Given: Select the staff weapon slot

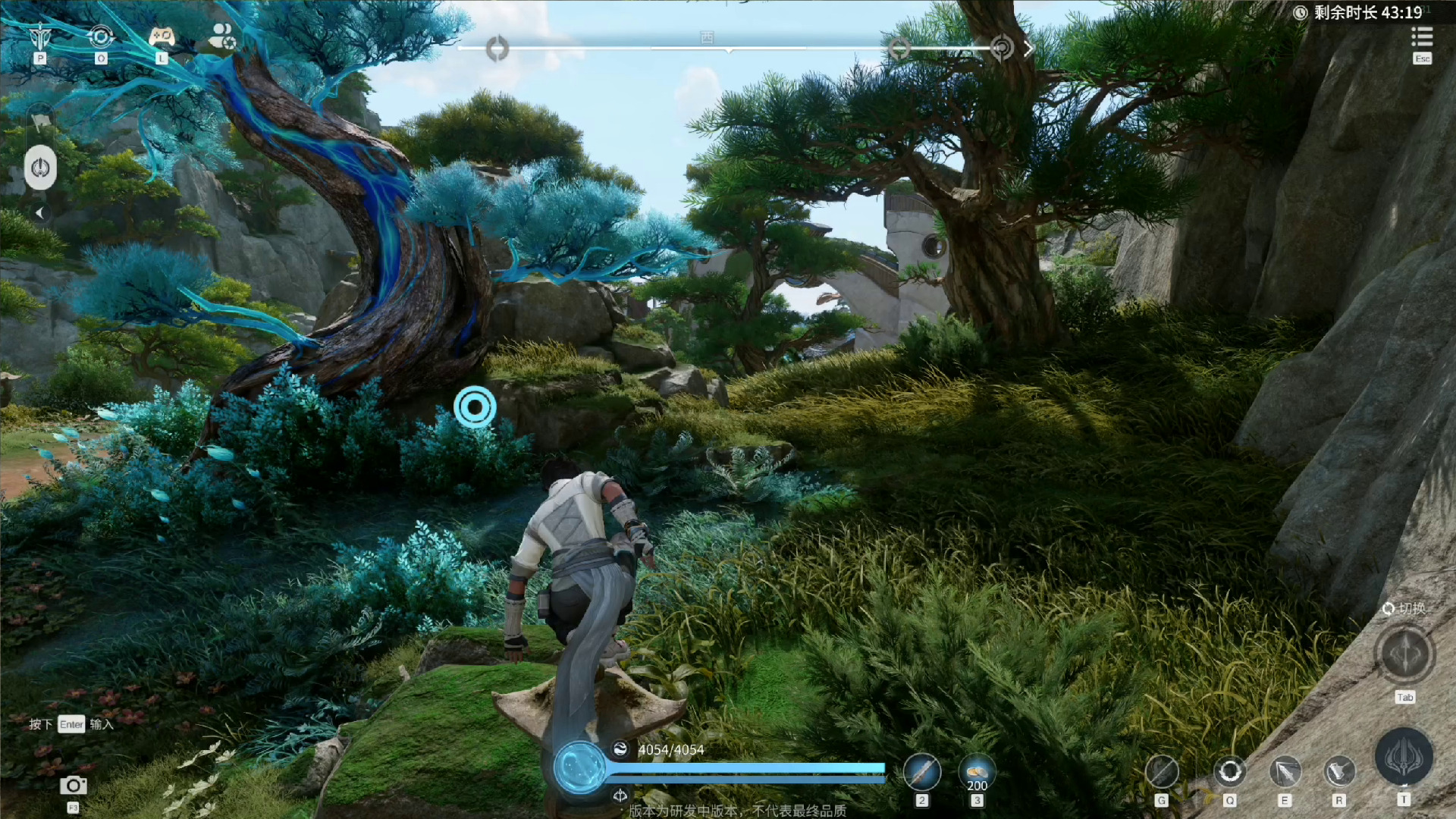Looking at the screenshot, I should 921,773.
